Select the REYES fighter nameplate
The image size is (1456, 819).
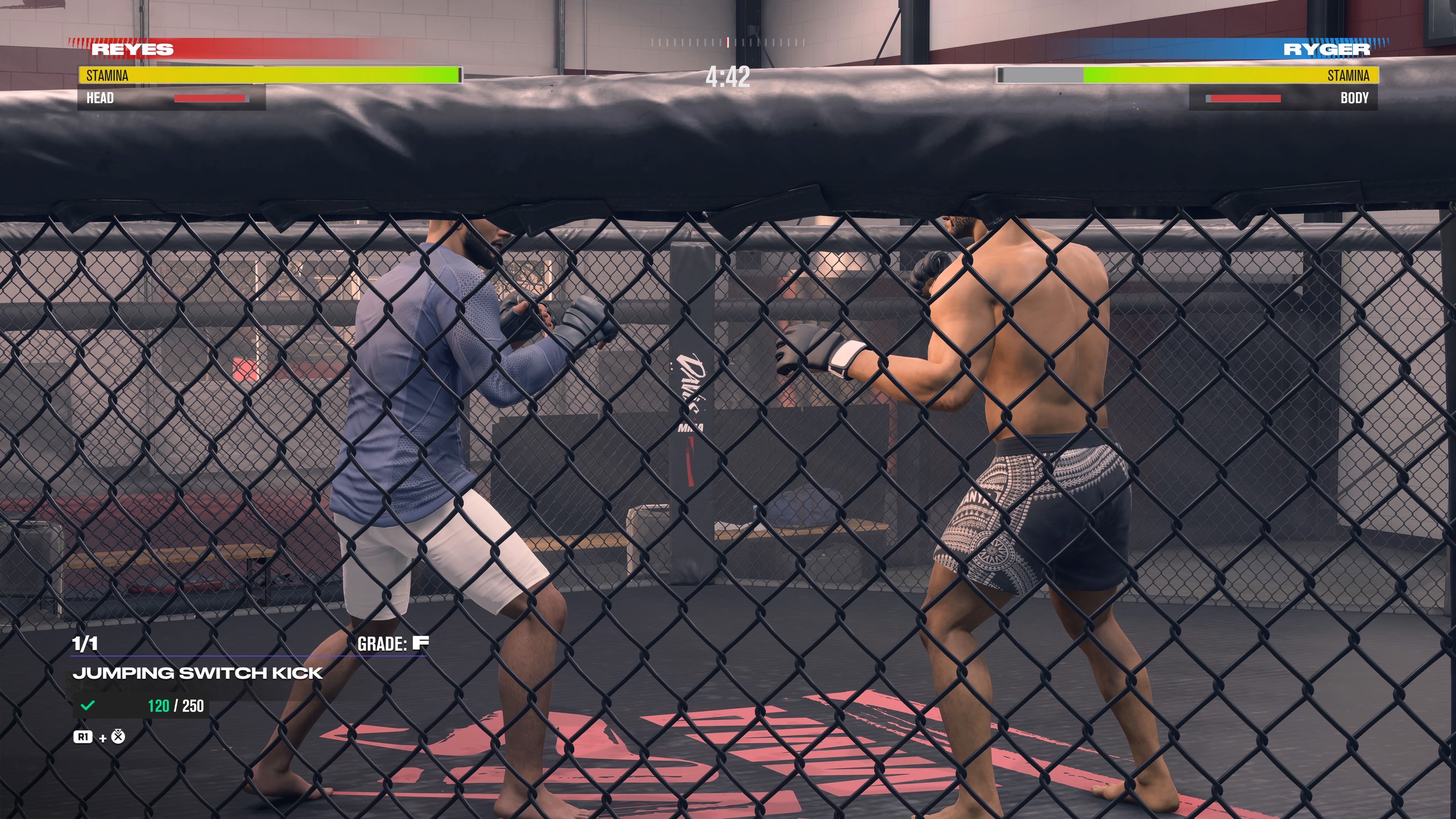(x=132, y=50)
